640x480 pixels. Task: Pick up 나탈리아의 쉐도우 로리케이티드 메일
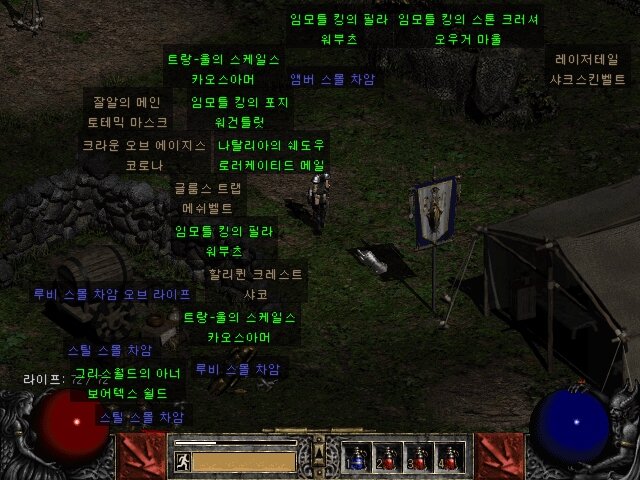tap(271, 154)
